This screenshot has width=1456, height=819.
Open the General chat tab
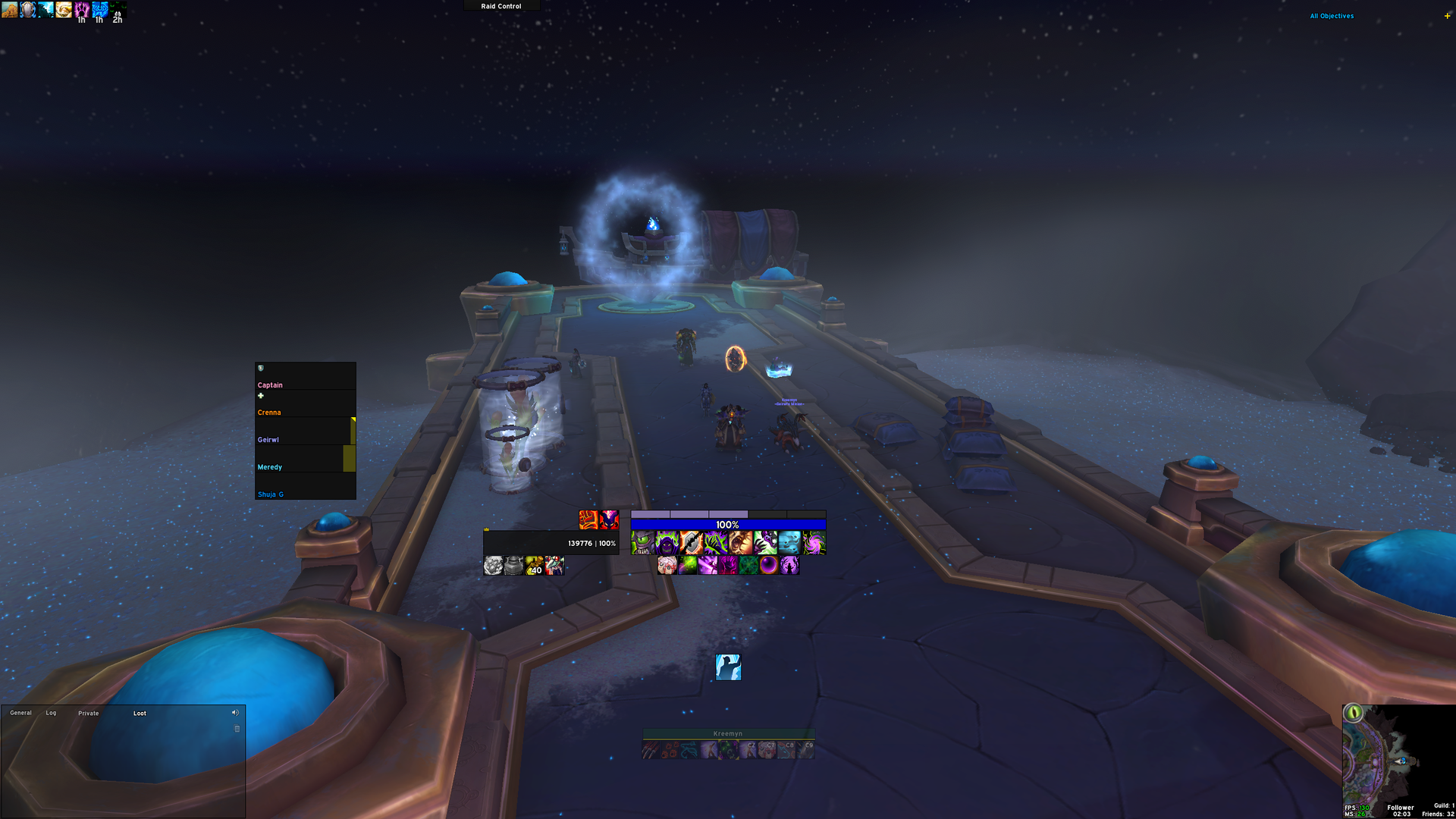click(x=20, y=712)
